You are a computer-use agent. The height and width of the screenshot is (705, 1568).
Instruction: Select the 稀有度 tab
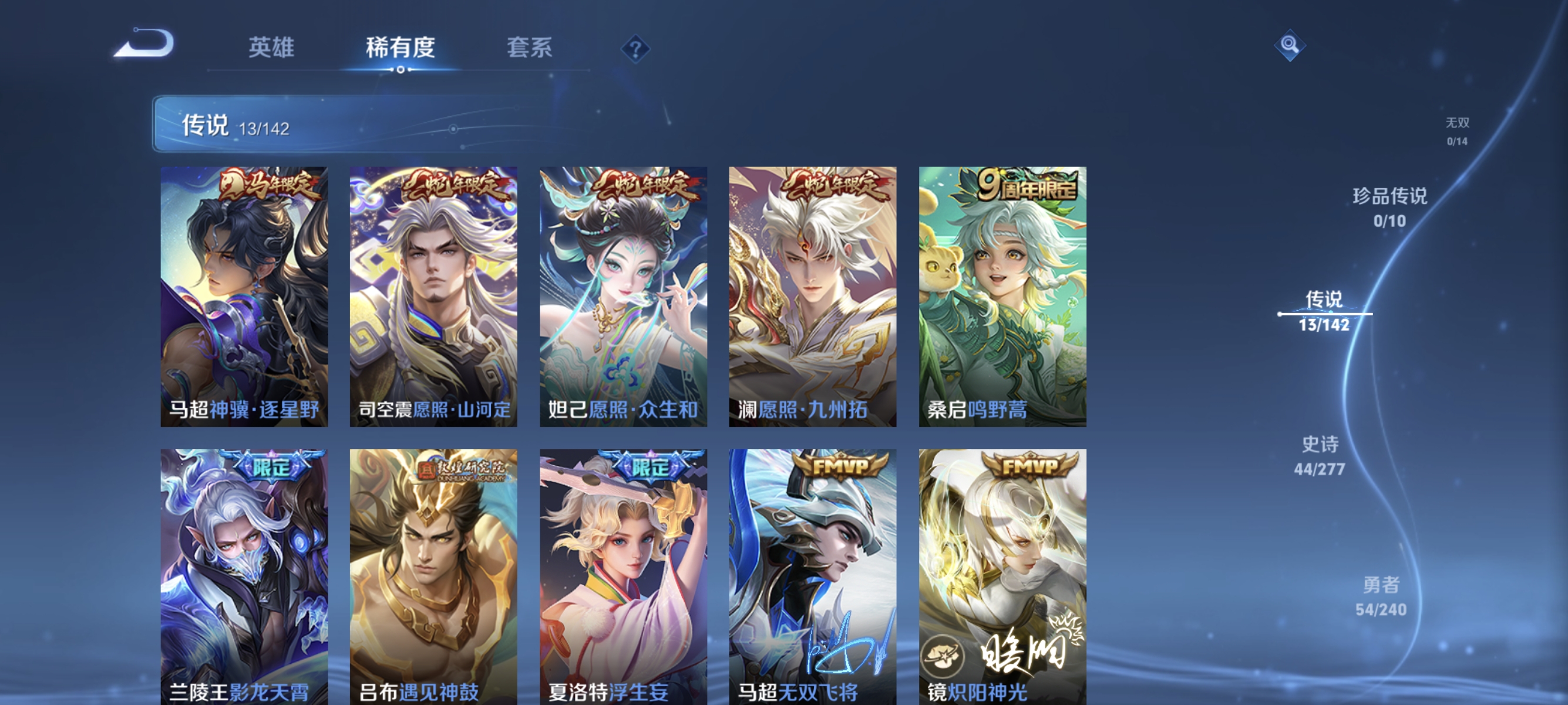click(401, 49)
